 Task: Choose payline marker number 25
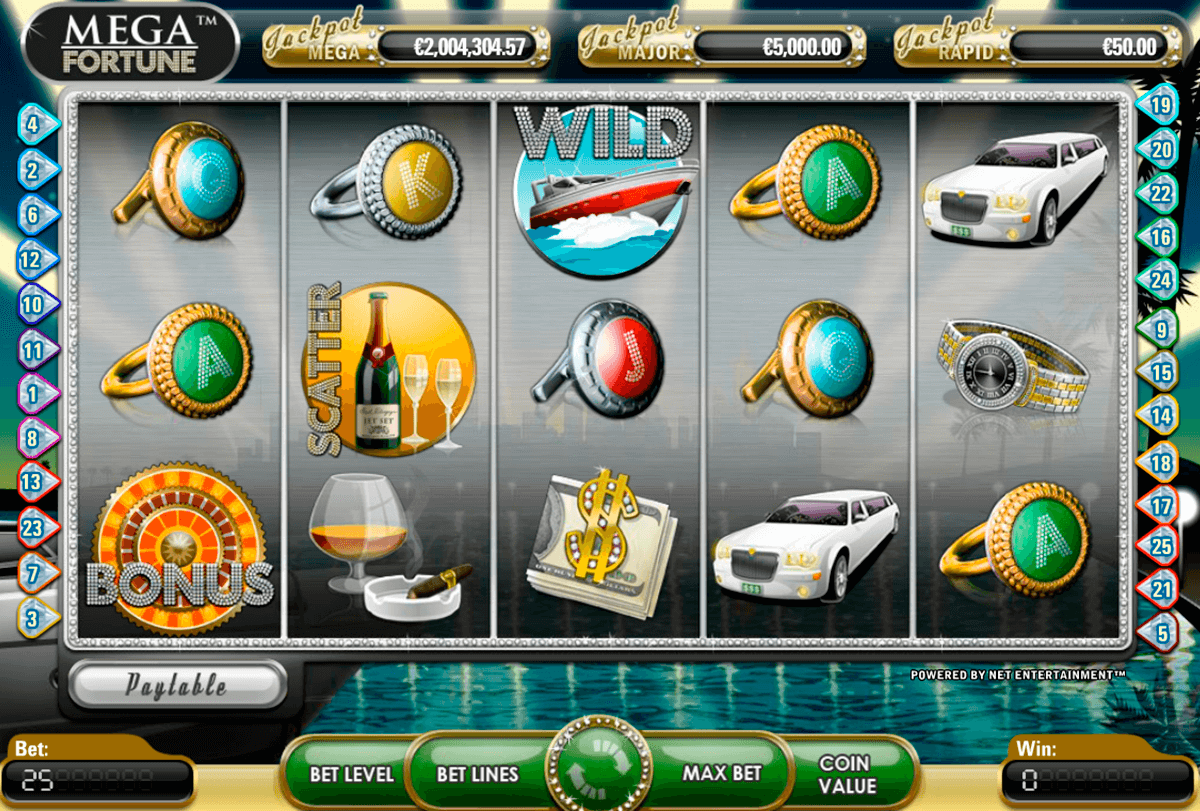click(x=1161, y=546)
